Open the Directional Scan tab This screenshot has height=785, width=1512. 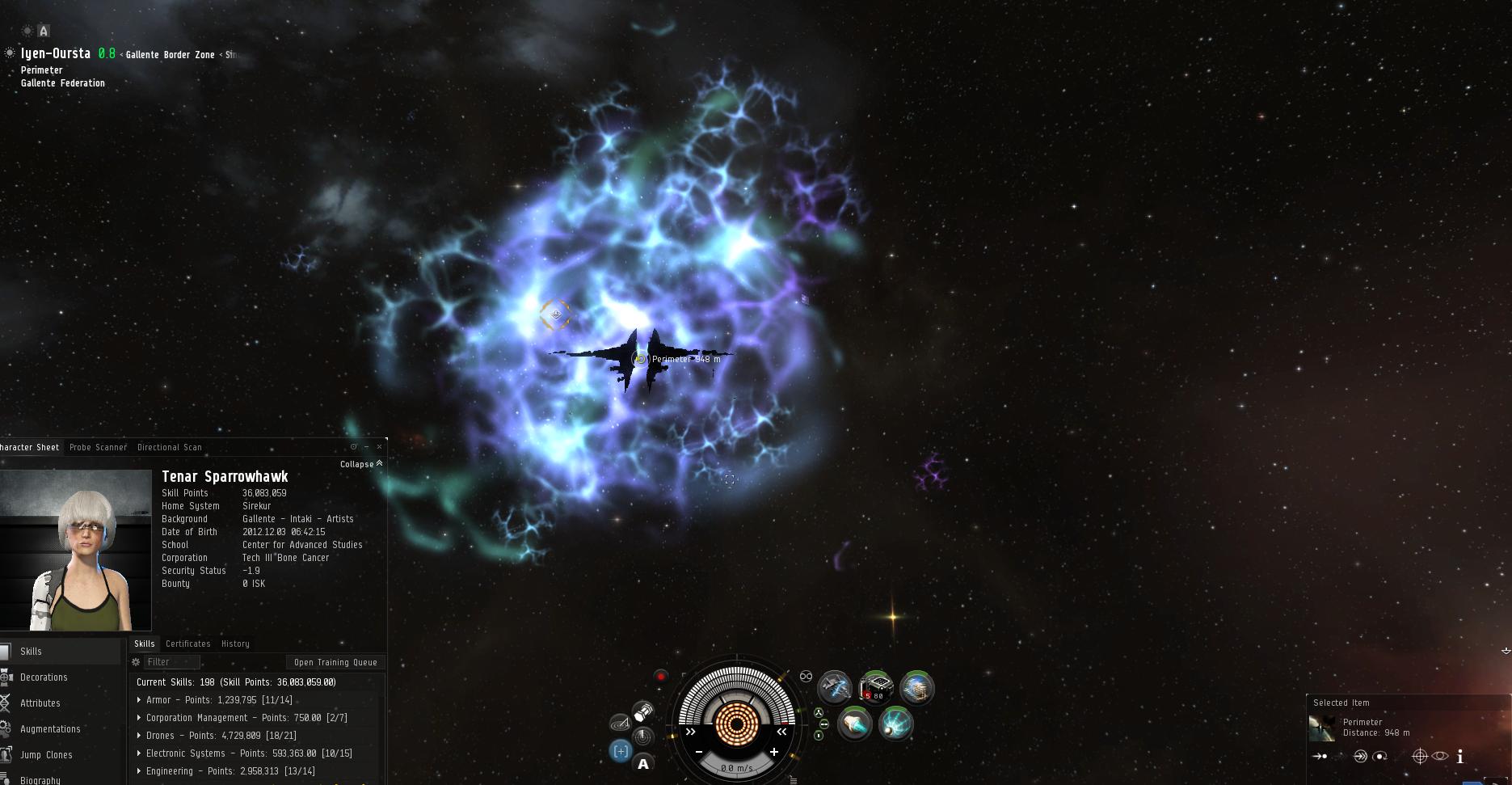(x=169, y=447)
